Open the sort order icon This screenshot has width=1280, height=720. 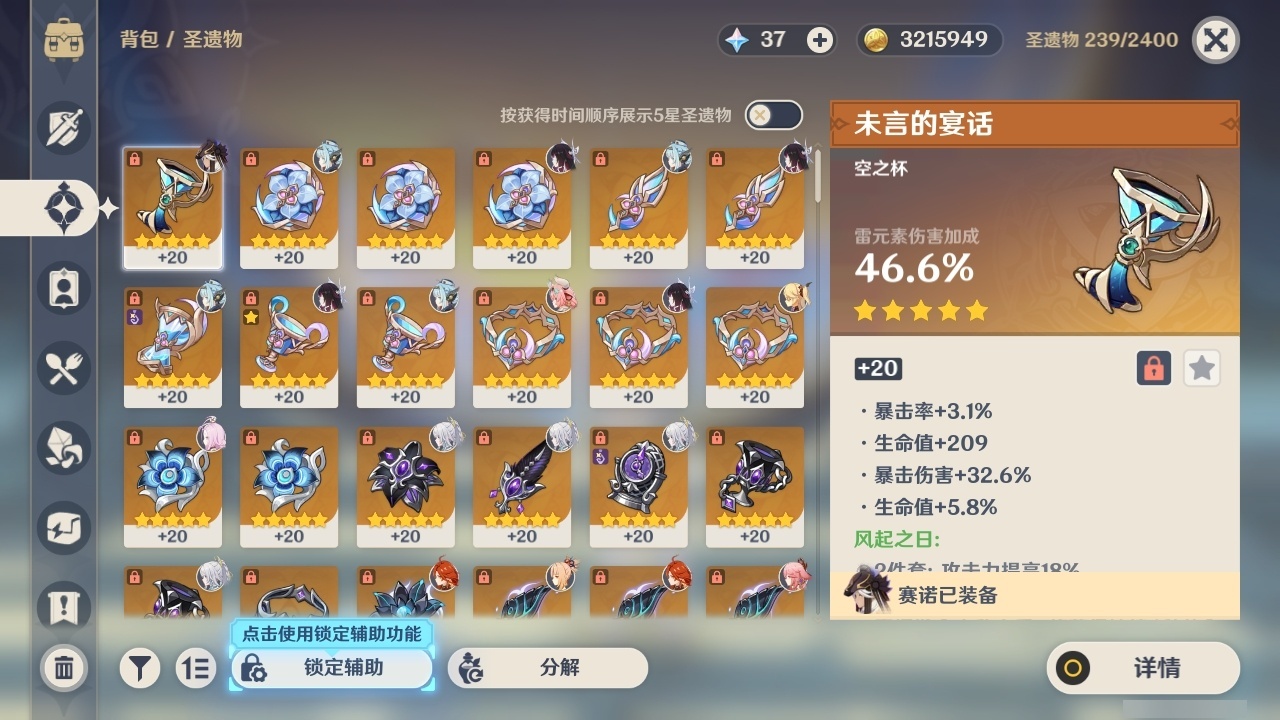pos(196,668)
